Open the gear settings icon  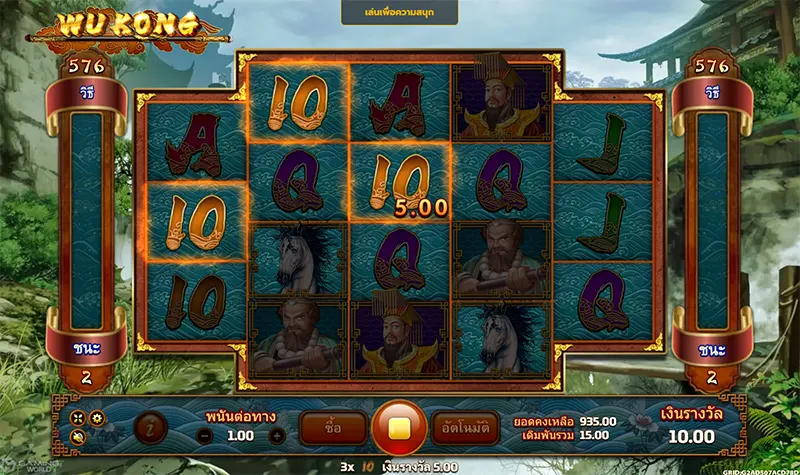[96, 417]
